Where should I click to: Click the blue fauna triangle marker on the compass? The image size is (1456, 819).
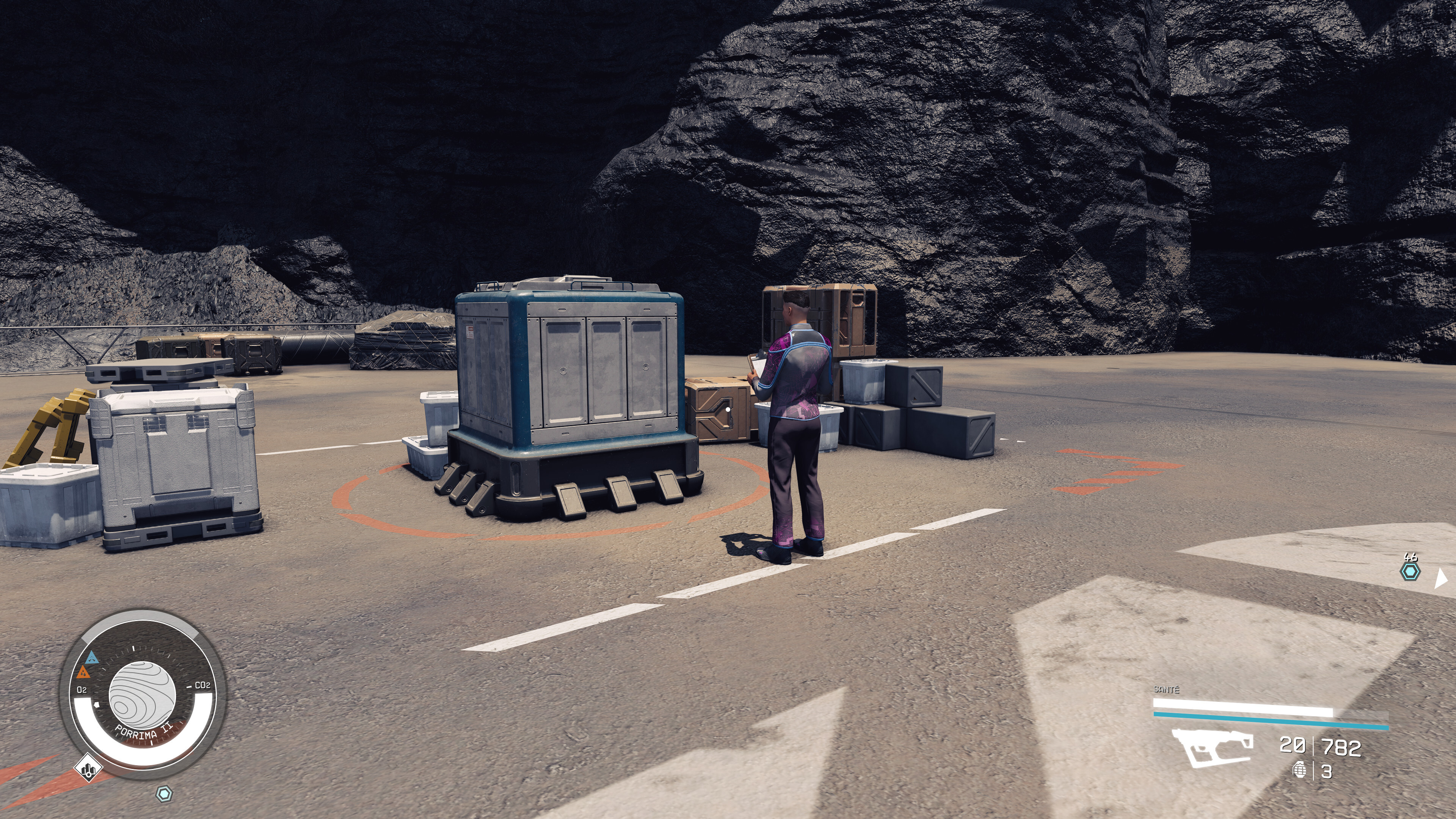pos(91,659)
